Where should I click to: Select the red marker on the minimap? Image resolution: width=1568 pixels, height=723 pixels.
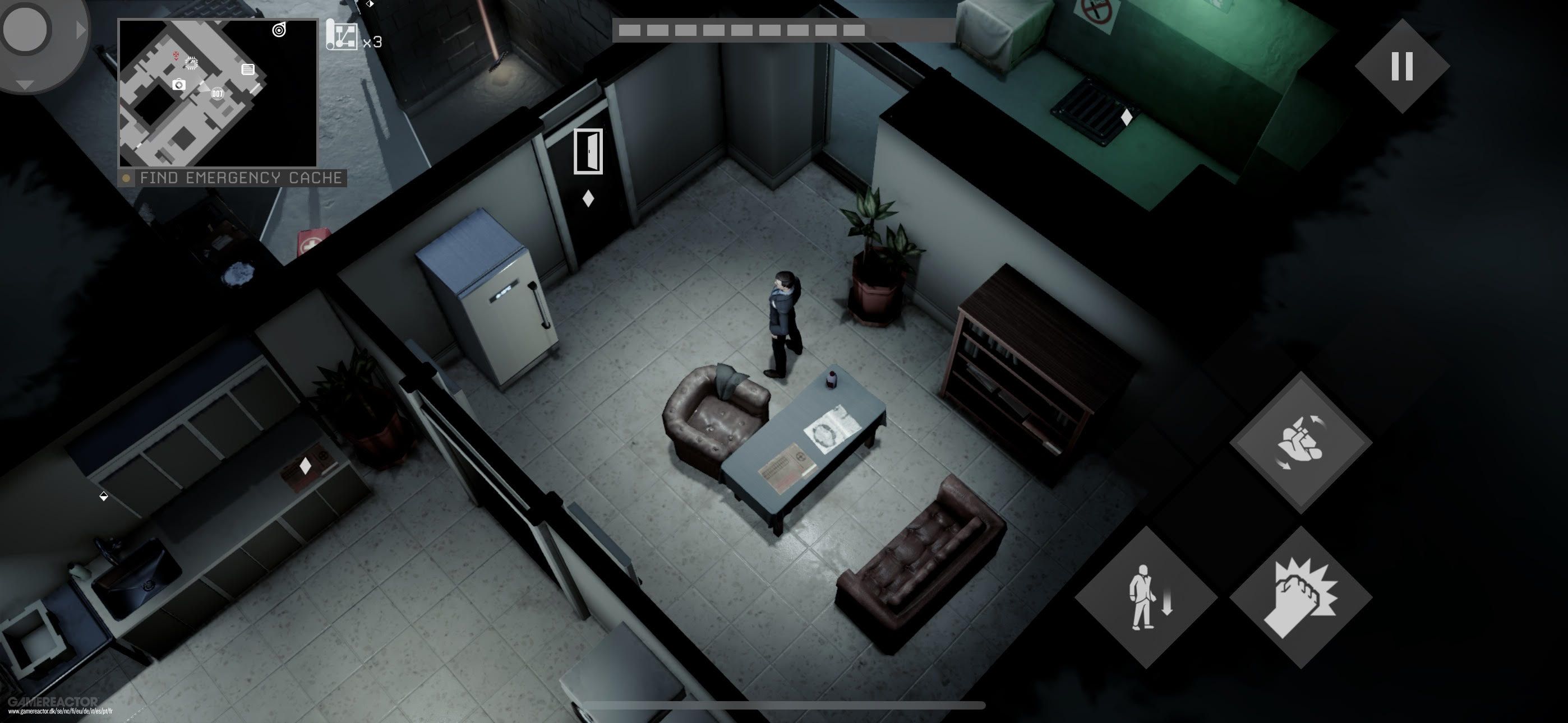coord(177,56)
